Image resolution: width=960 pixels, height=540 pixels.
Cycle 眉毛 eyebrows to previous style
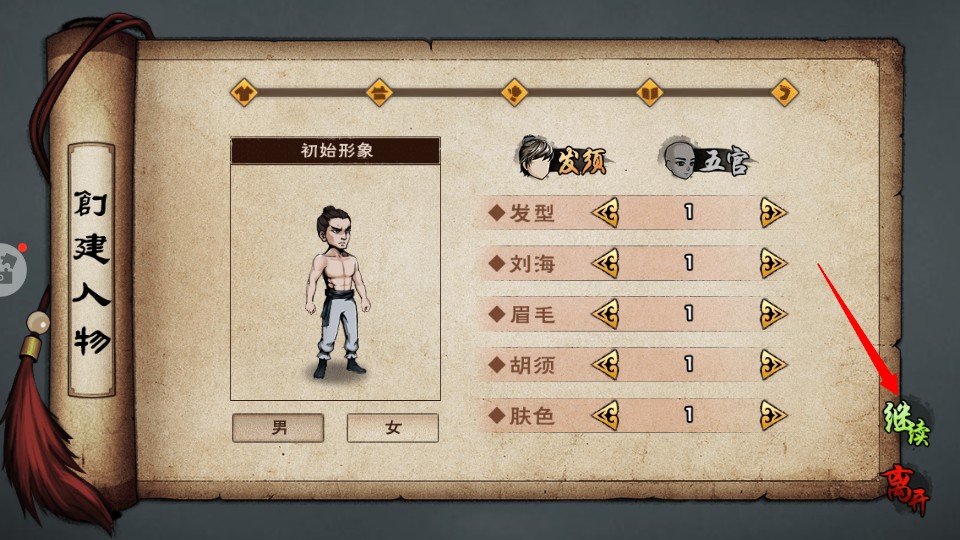tap(604, 314)
